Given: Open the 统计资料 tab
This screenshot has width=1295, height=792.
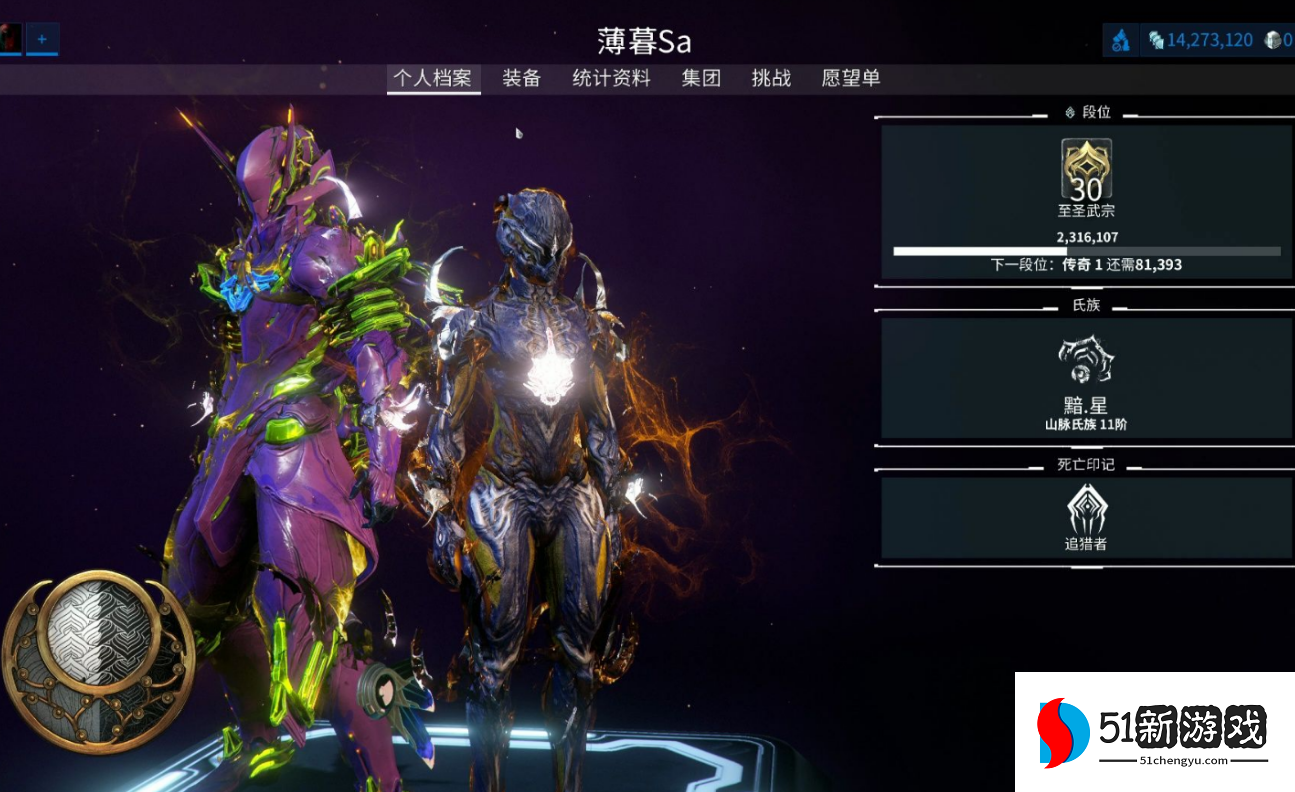Looking at the screenshot, I should point(612,78).
